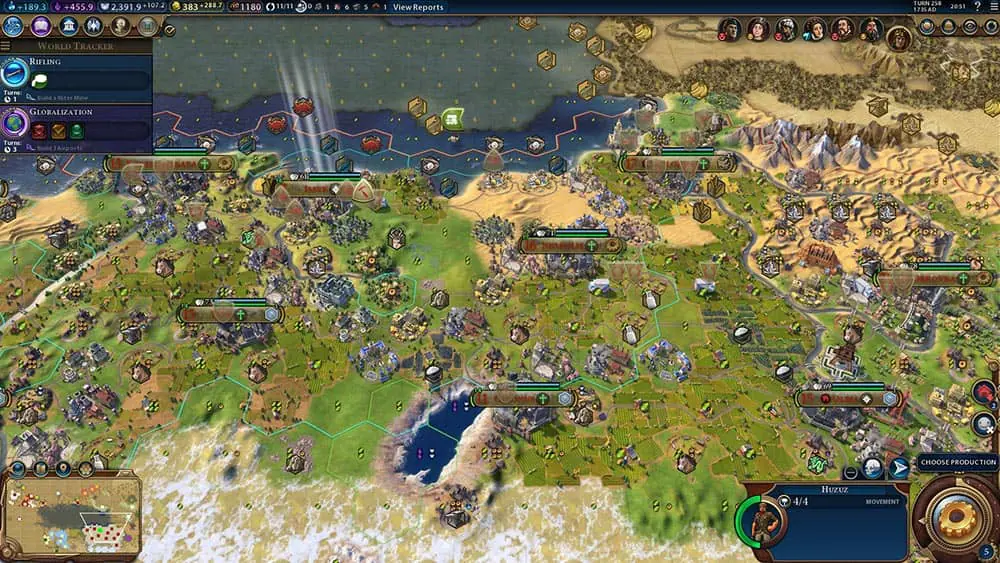Screen dimensions: 1000x563
Task: Open the Civilopedia question mark
Action: tap(976, 7)
